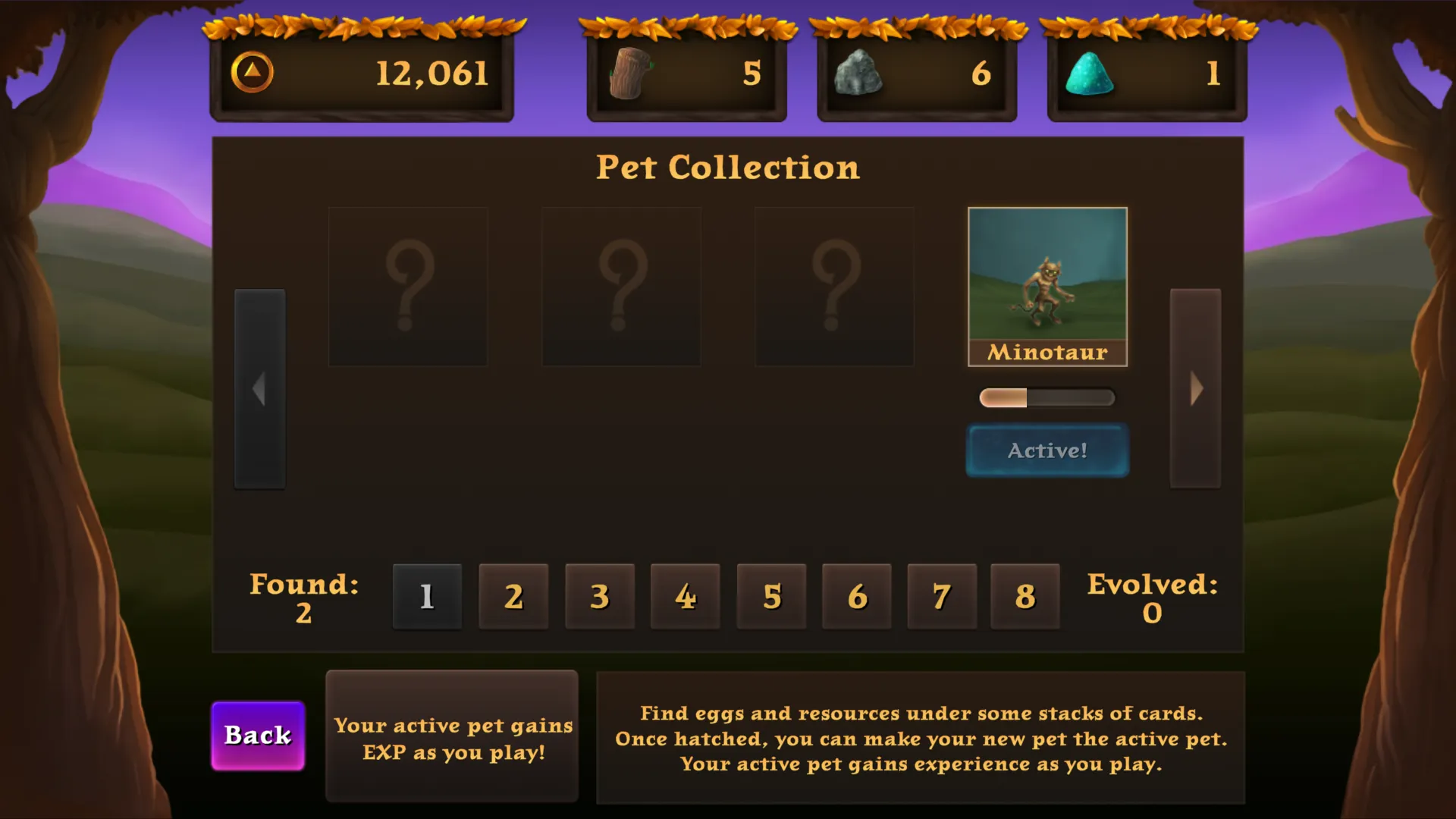The height and width of the screenshot is (819, 1456).
Task: Toggle the Minotaur as active pet
Action: [1047, 450]
